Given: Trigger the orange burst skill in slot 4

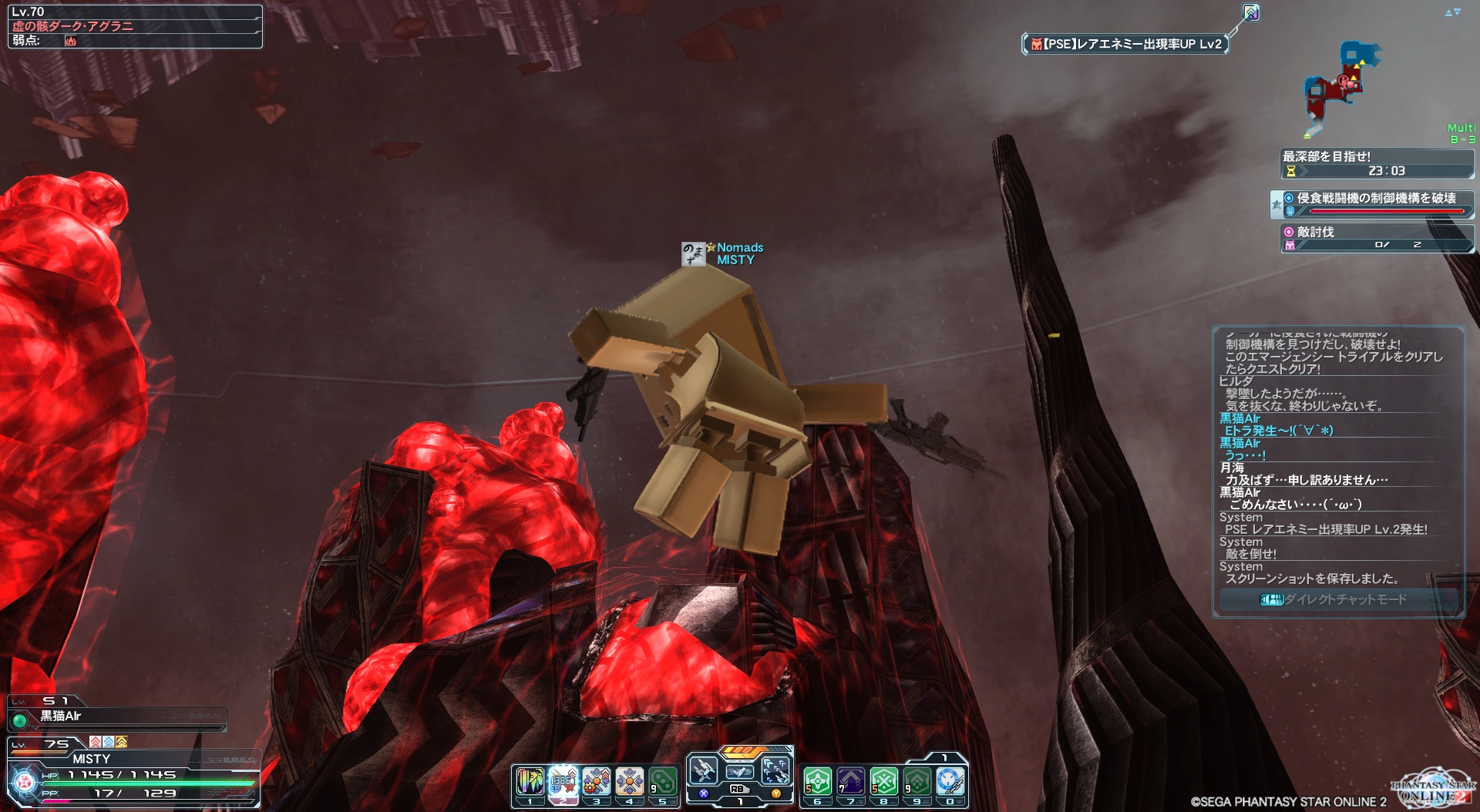Looking at the screenshot, I should 630,782.
